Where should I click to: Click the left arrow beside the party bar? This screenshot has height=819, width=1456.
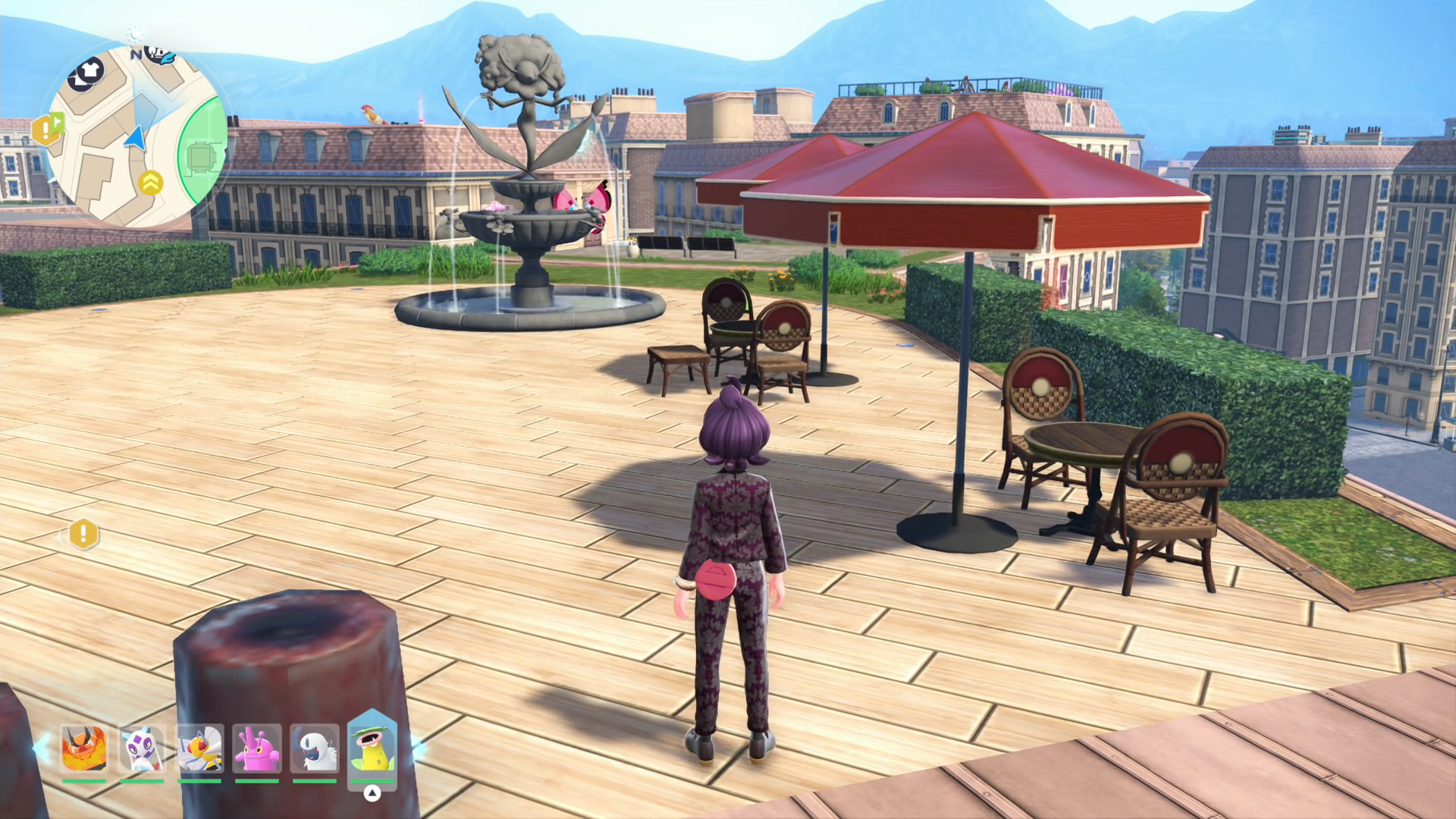click(x=39, y=748)
